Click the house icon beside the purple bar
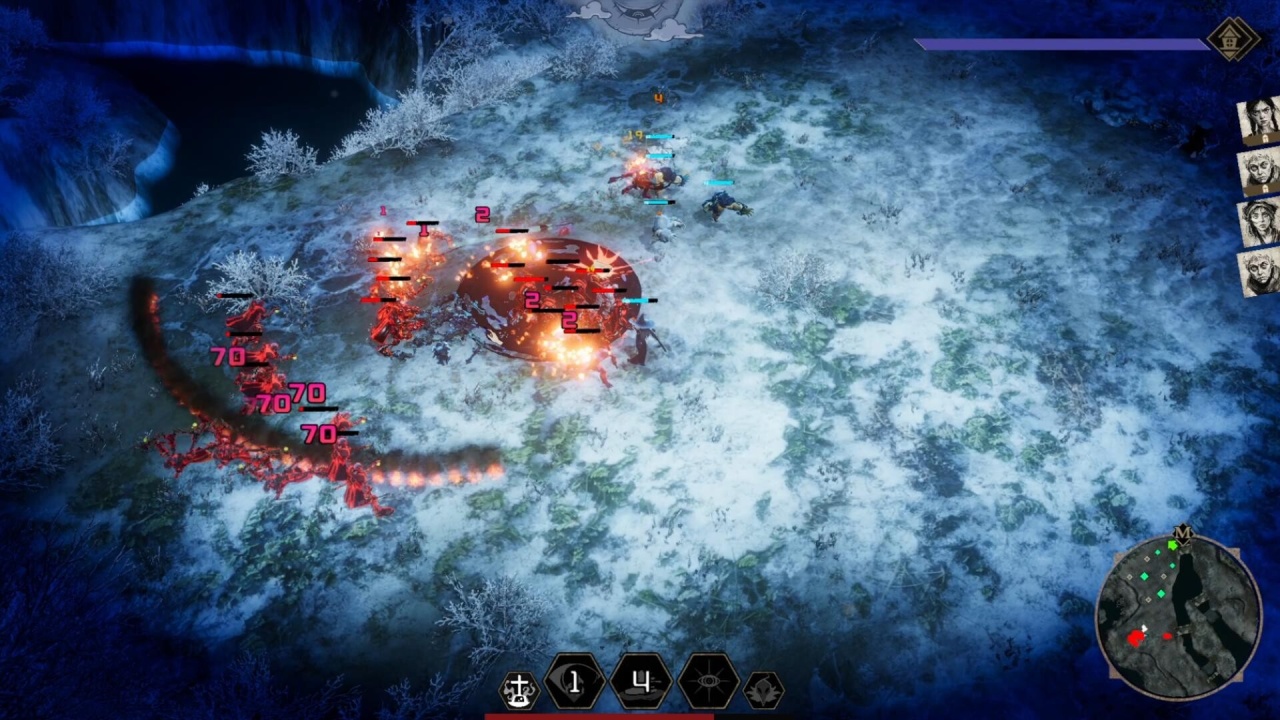Screen dimensions: 1280x720 [x=1232, y=39]
